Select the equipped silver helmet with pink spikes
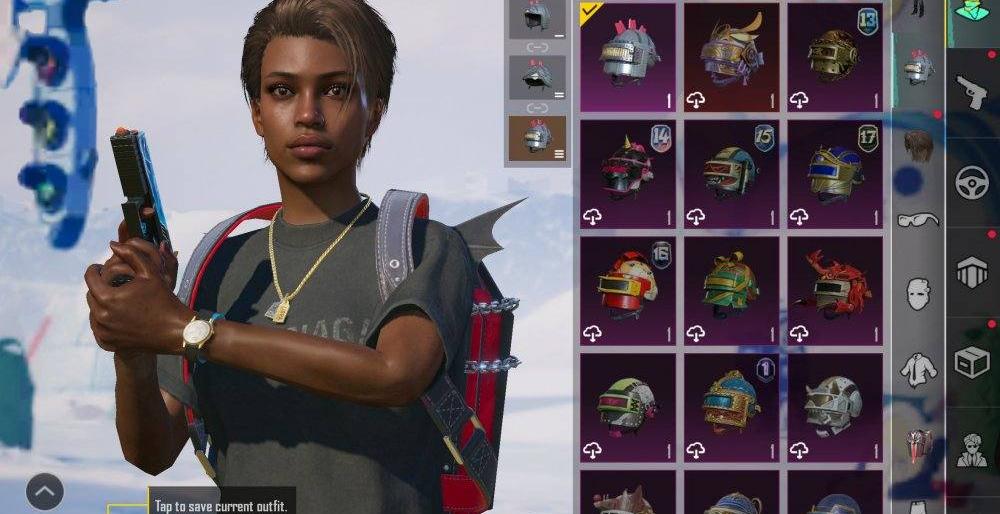Viewport: 1000px width, 514px height. tap(628, 56)
